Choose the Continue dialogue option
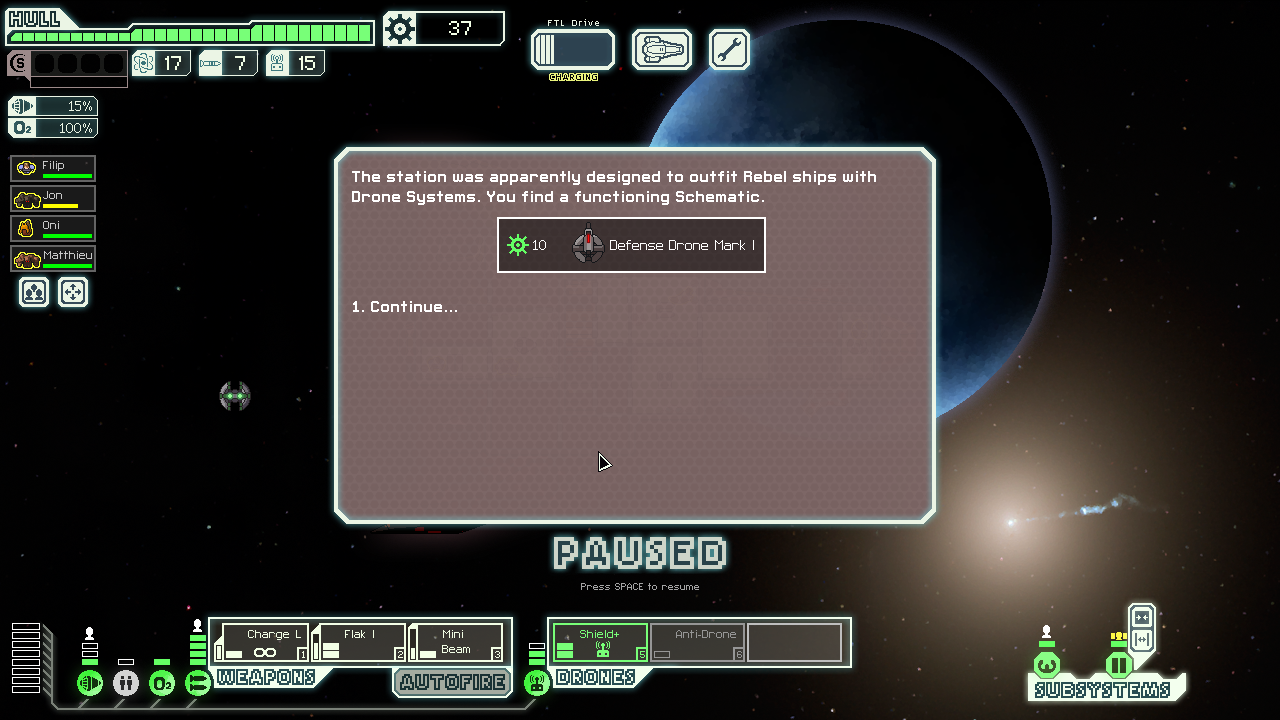Image resolution: width=1280 pixels, height=720 pixels. click(404, 307)
